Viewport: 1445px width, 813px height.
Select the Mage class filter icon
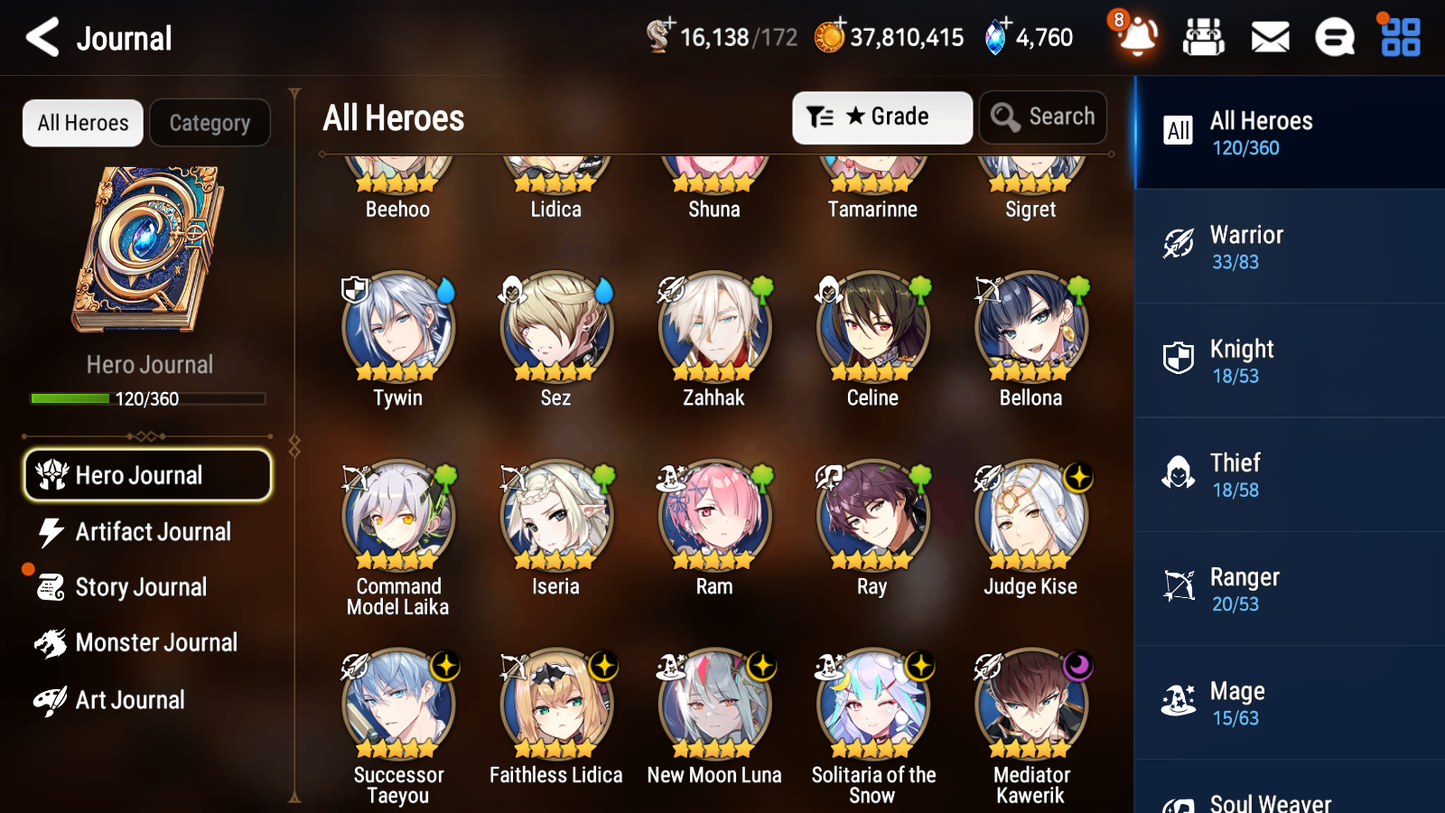pos(1179,700)
